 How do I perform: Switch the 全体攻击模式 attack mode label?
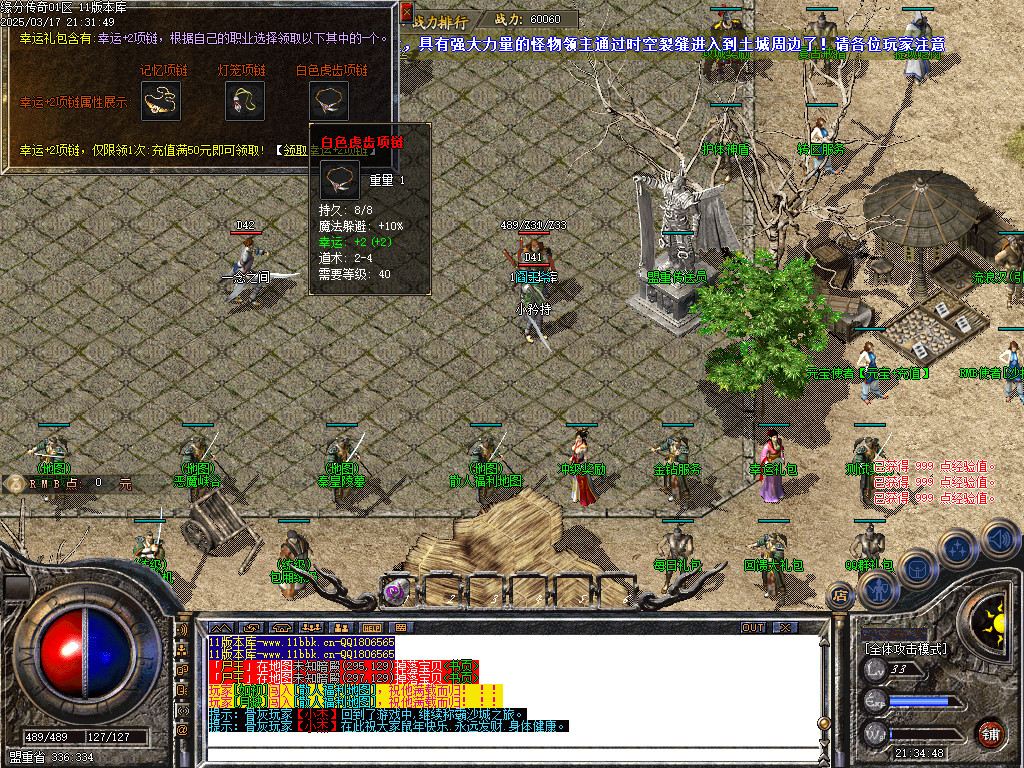coord(905,649)
